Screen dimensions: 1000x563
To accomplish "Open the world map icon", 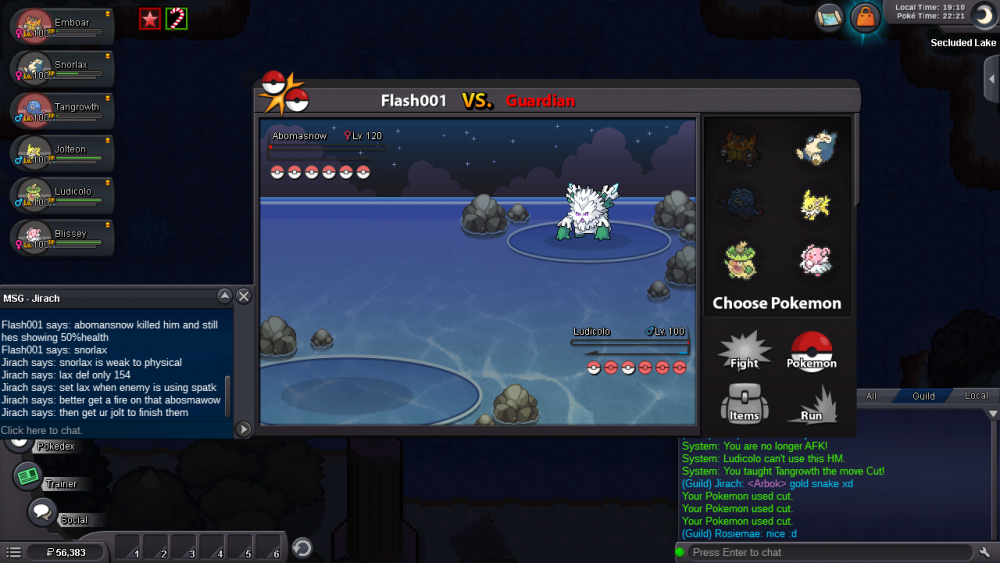I will (x=829, y=17).
